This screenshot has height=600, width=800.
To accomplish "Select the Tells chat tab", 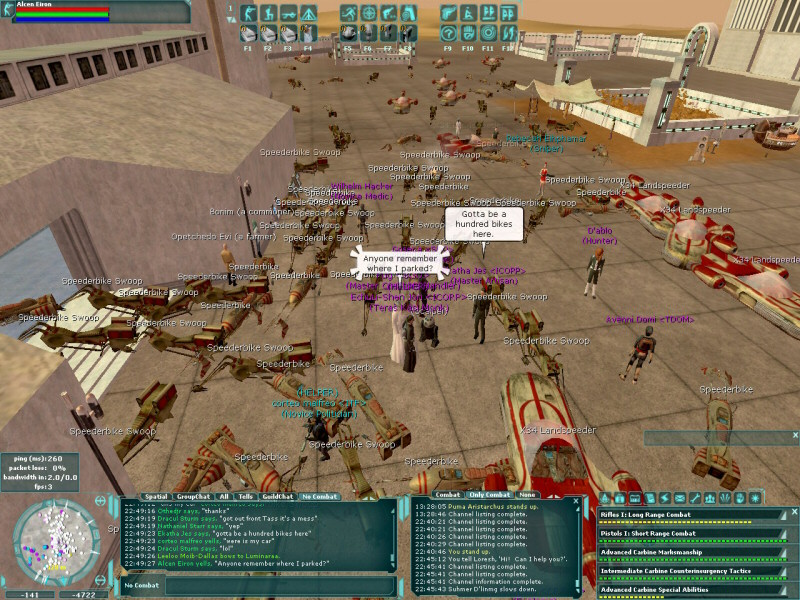I will coord(245,496).
